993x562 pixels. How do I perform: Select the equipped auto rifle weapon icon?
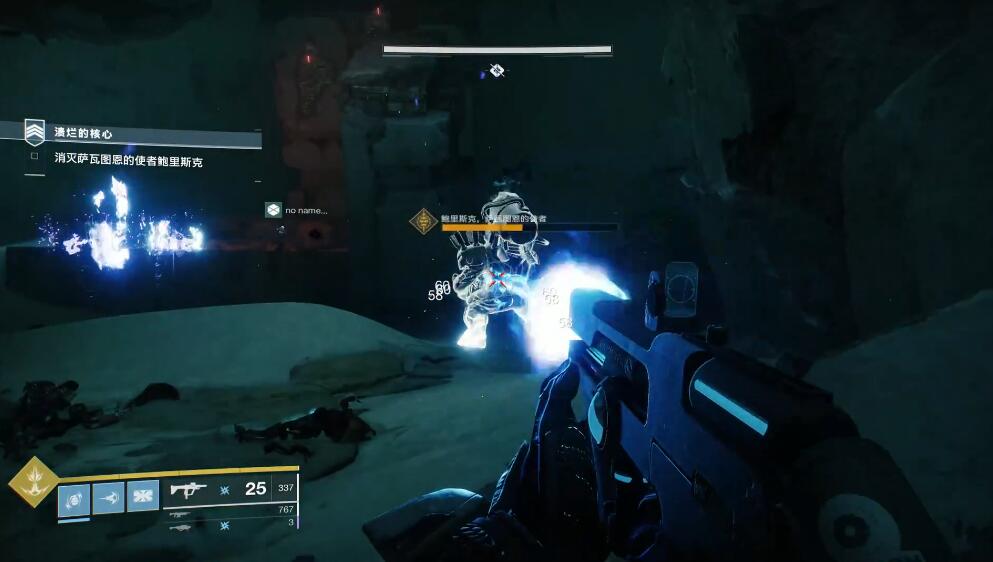188,489
